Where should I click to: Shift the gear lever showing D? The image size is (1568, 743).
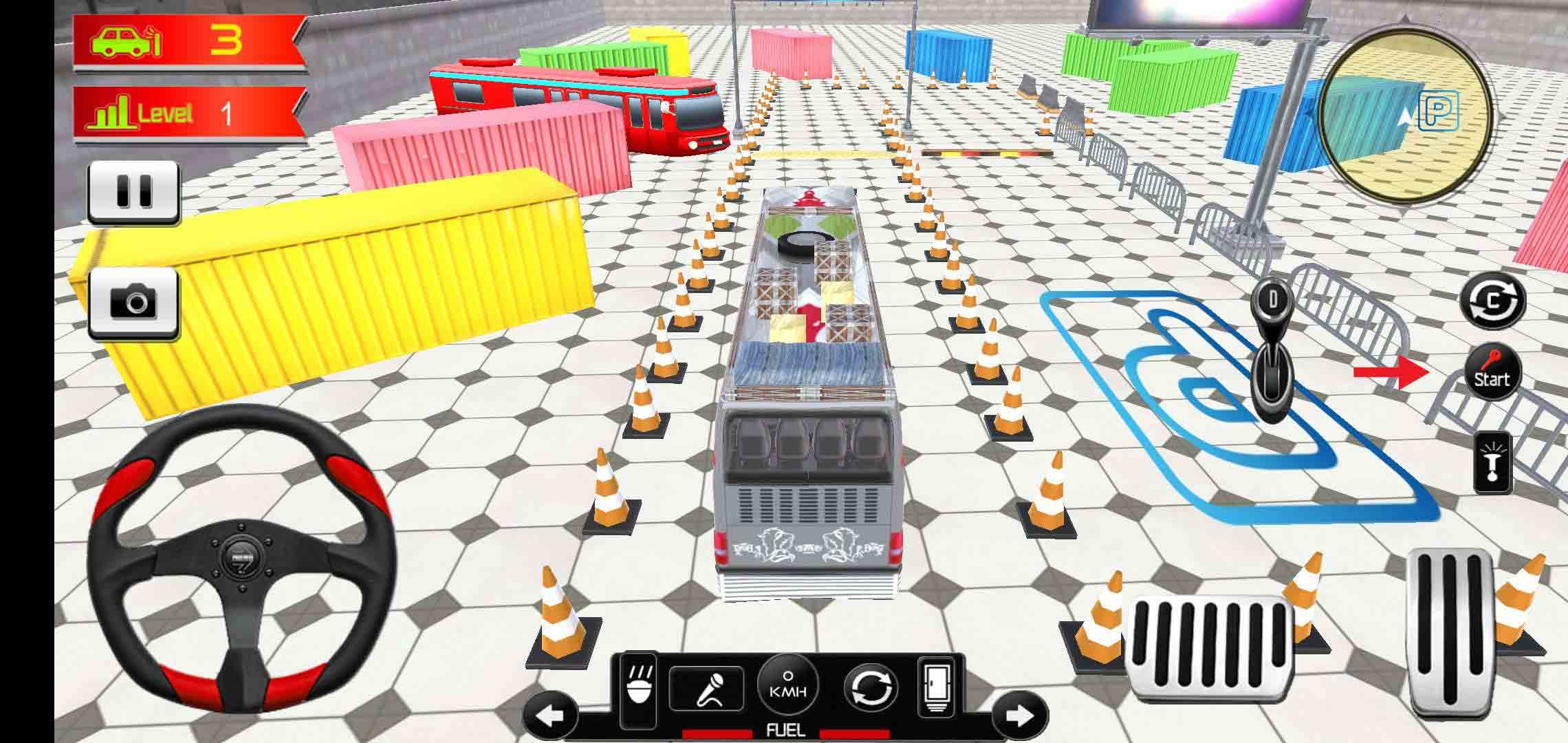[1273, 358]
